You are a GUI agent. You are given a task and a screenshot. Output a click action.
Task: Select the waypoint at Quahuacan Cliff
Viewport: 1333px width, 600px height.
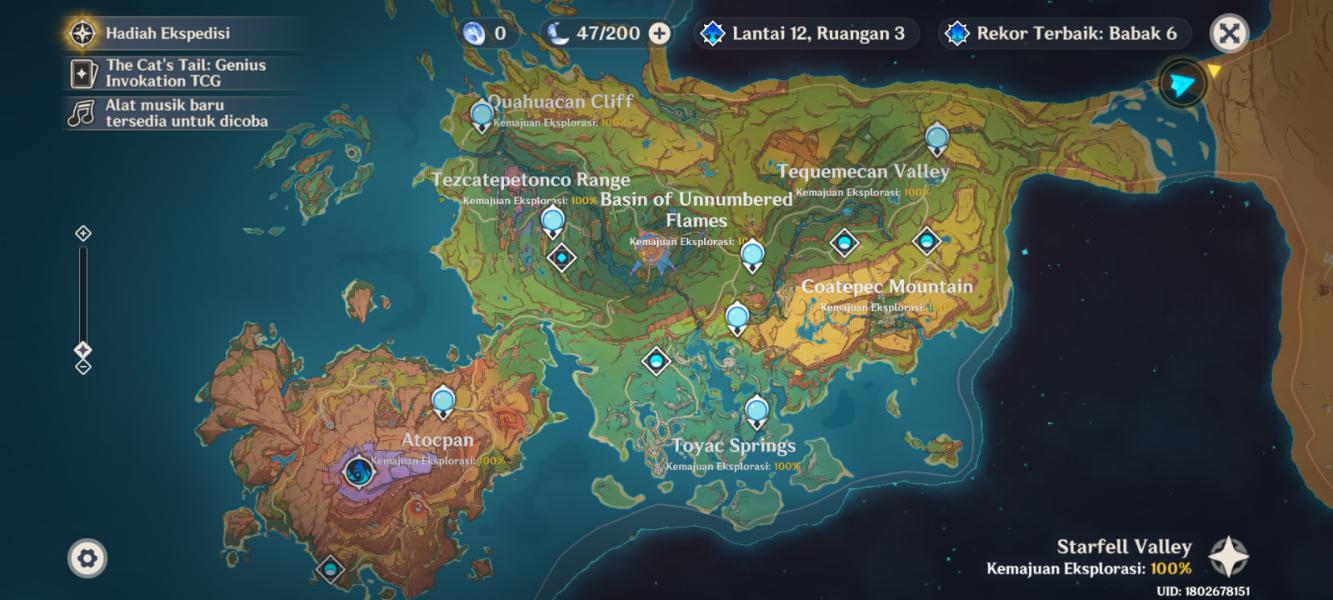[x=482, y=116]
